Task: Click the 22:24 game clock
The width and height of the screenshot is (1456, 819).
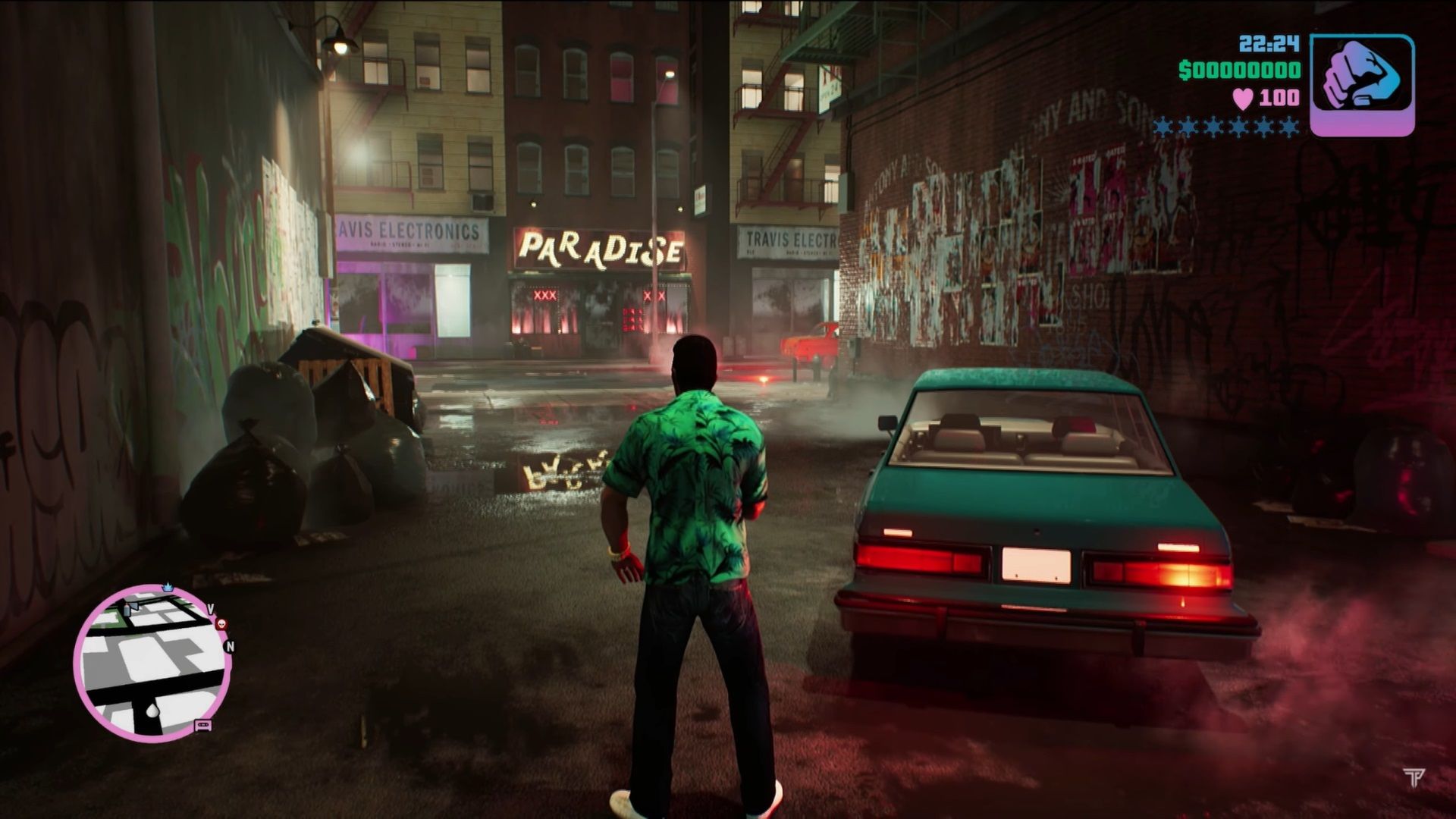Action: coord(1269,42)
